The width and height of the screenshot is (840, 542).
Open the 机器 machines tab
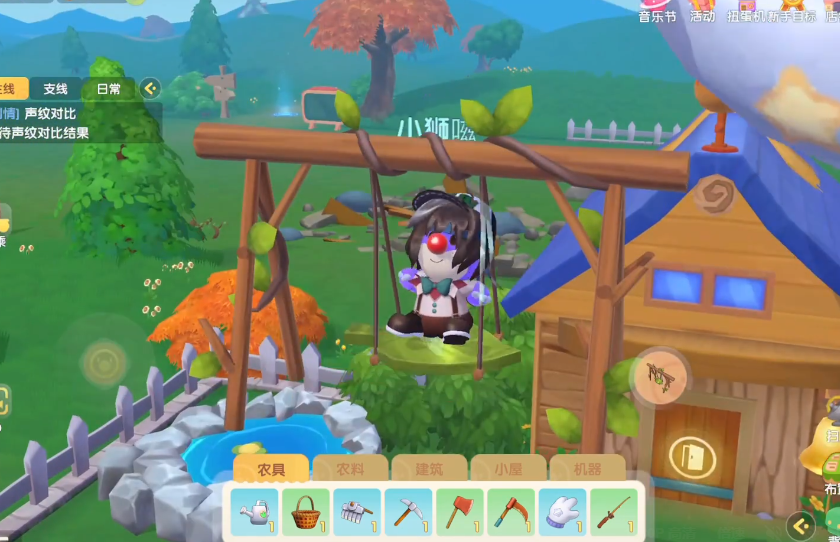(x=587, y=469)
